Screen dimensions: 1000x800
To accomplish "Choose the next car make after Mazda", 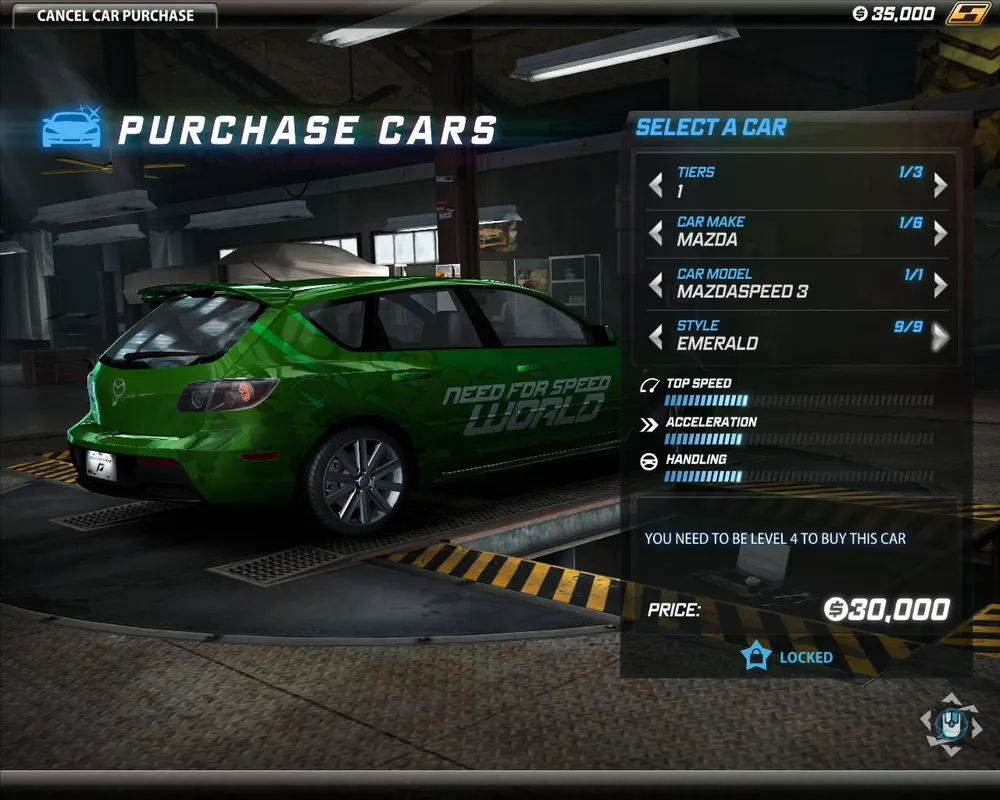I will click(940, 234).
